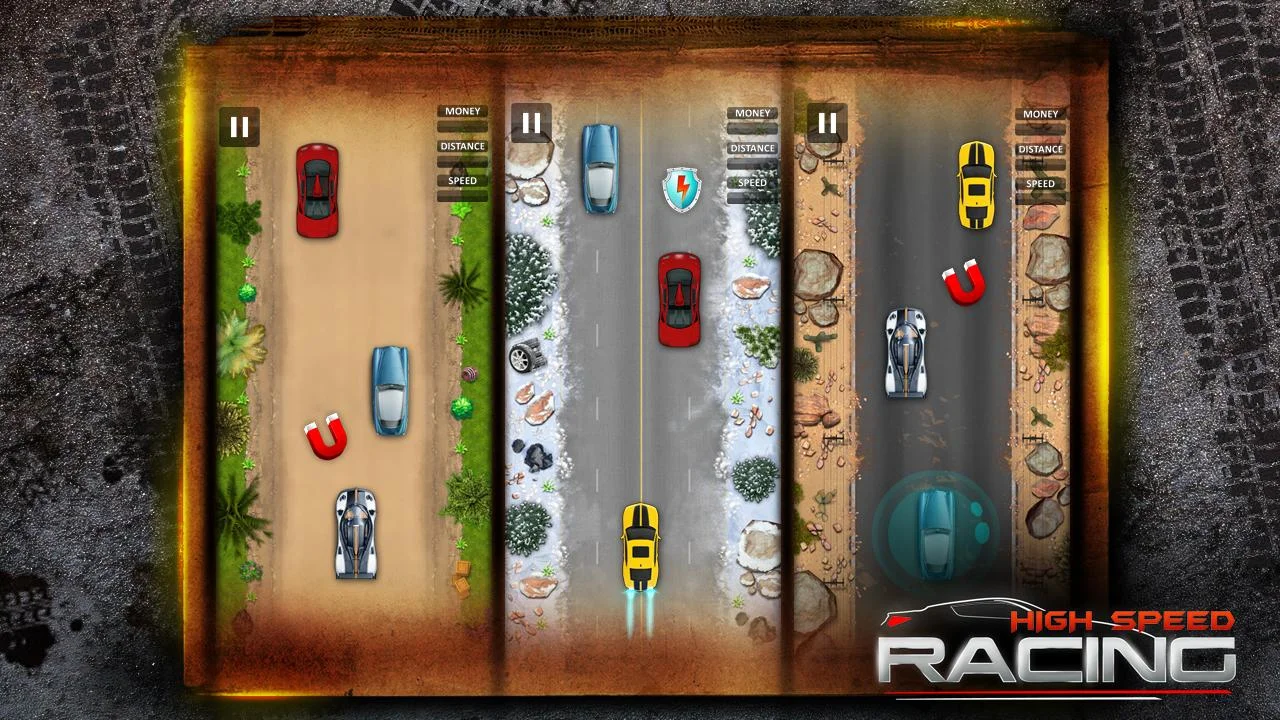This screenshot has width=1280, height=720.
Task: Select the MONEY label on right HUD
Action: [x=1039, y=114]
